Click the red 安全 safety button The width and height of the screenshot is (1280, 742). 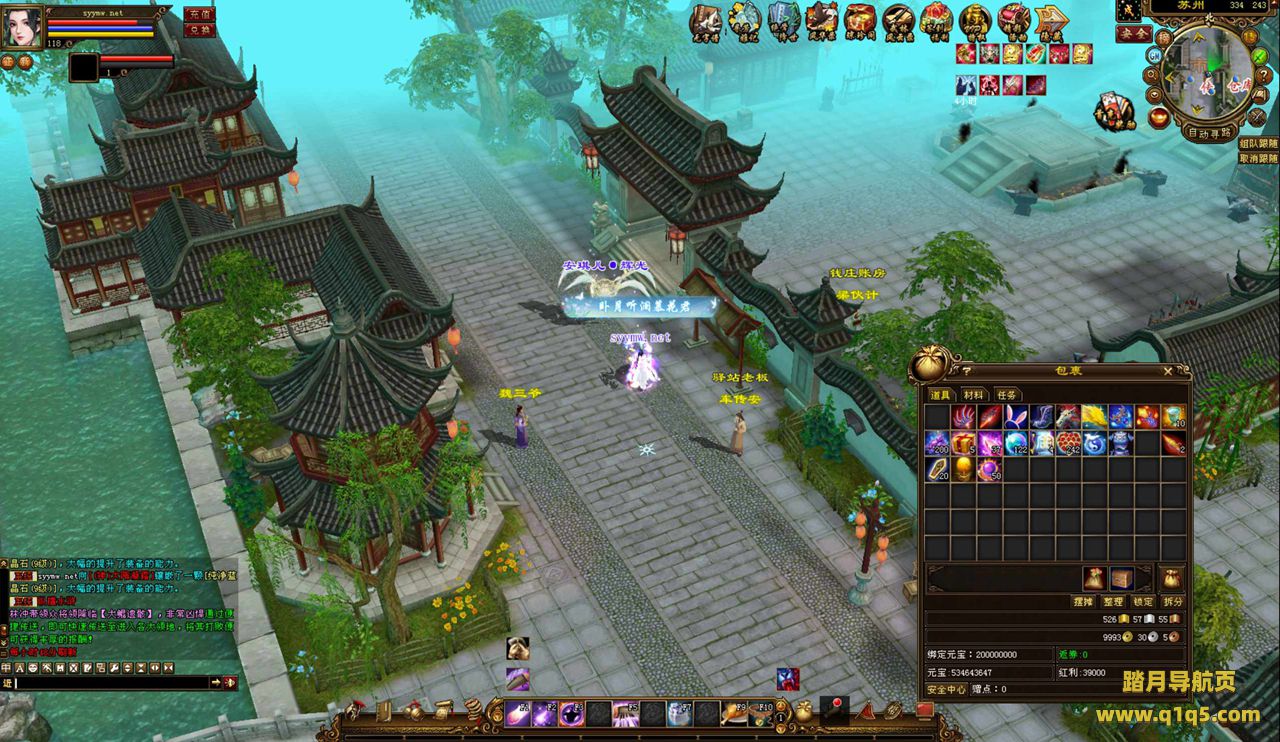pyautogui.click(x=1133, y=34)
